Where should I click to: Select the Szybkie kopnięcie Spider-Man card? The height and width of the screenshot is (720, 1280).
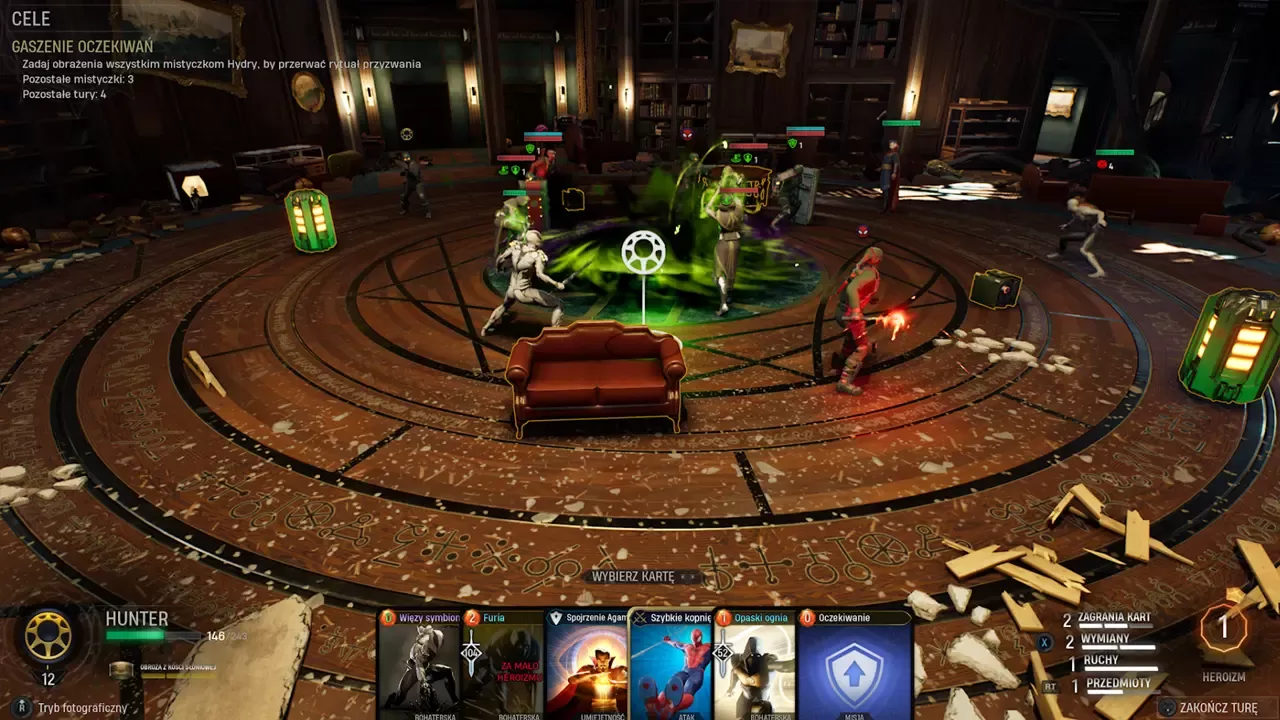(x=671, y=665)
